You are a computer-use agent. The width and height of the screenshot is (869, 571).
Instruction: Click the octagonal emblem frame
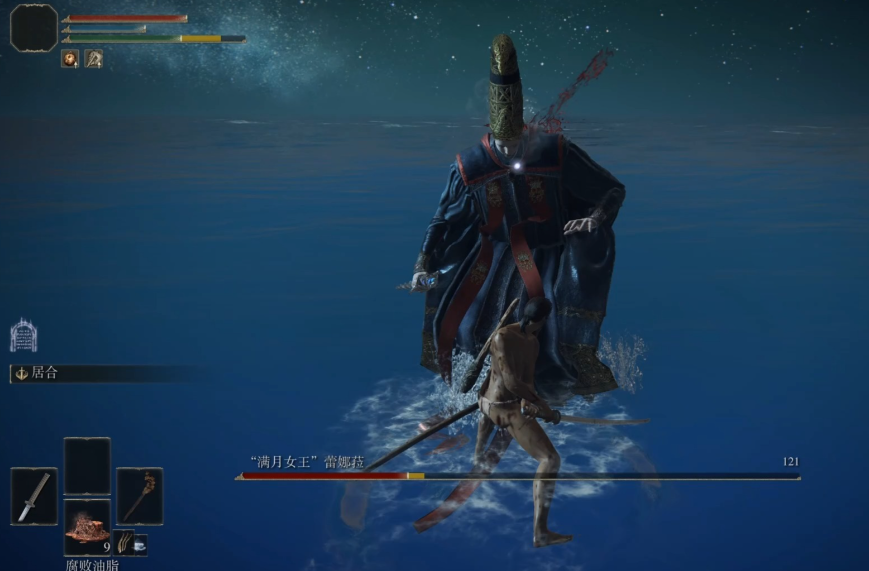(34, 27)
